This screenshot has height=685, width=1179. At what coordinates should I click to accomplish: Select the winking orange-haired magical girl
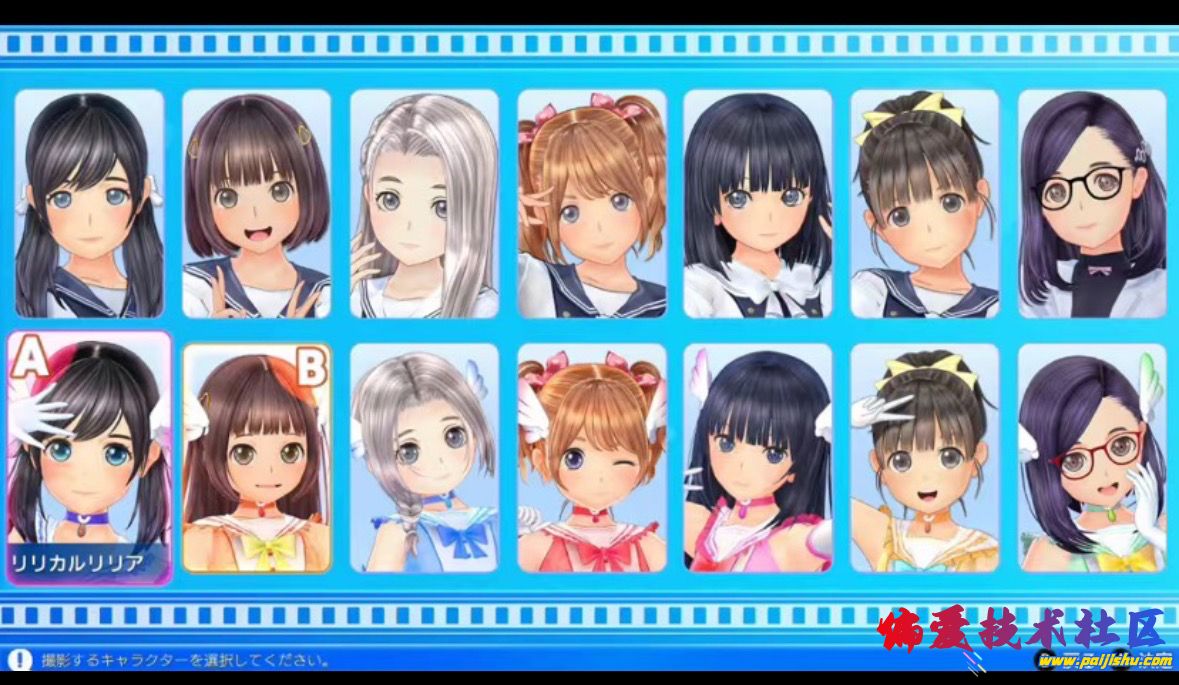(592, 457)
